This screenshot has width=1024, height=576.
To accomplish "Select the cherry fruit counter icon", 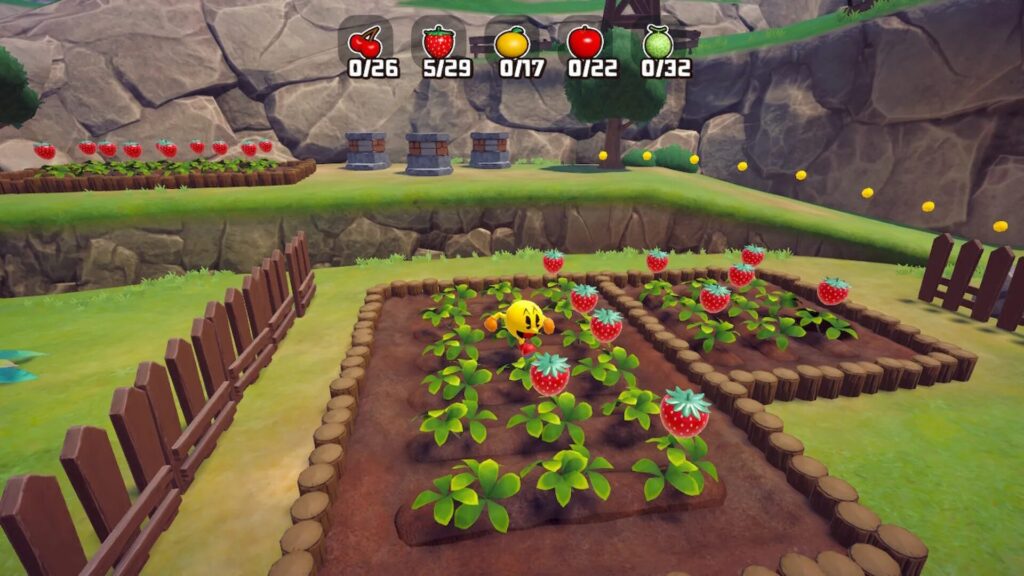I will coord(364,42).
